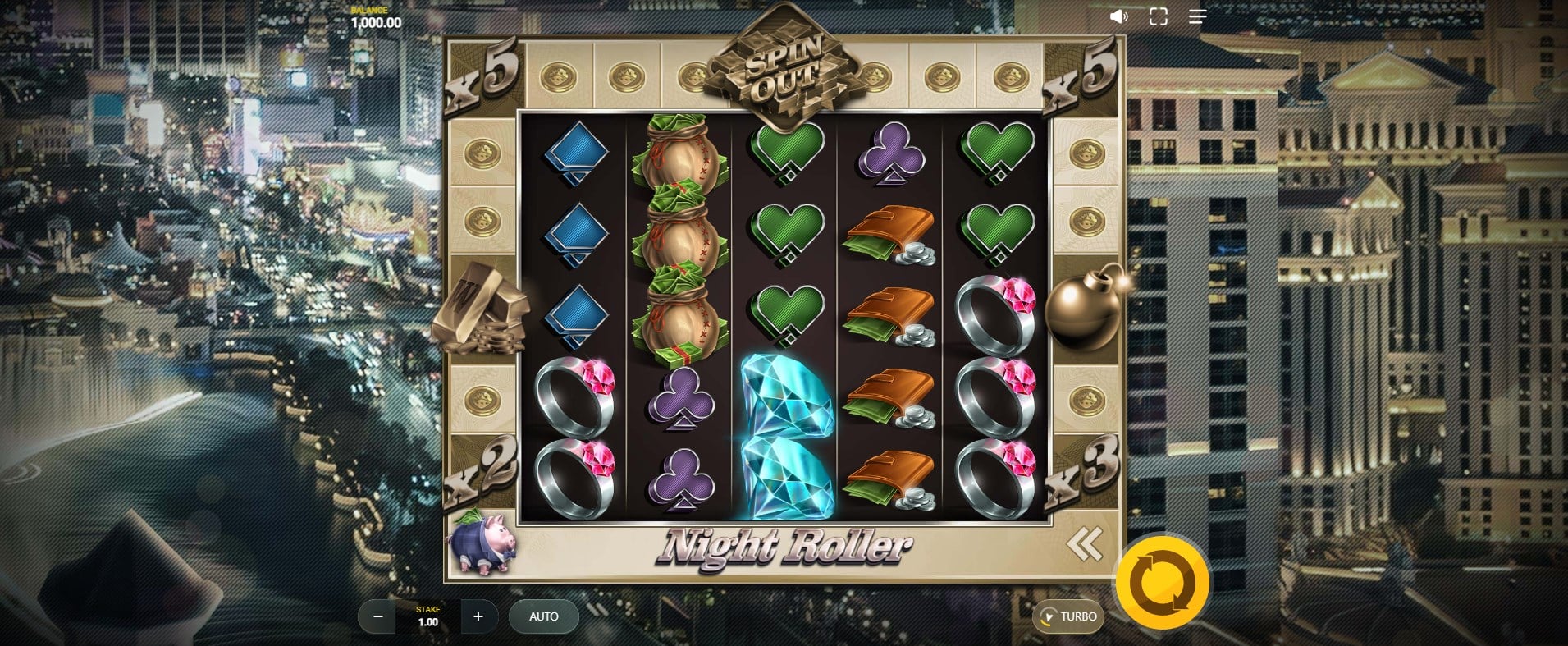Open the Auto spin options
This screenshot has height=646, width=1568.
543,616
